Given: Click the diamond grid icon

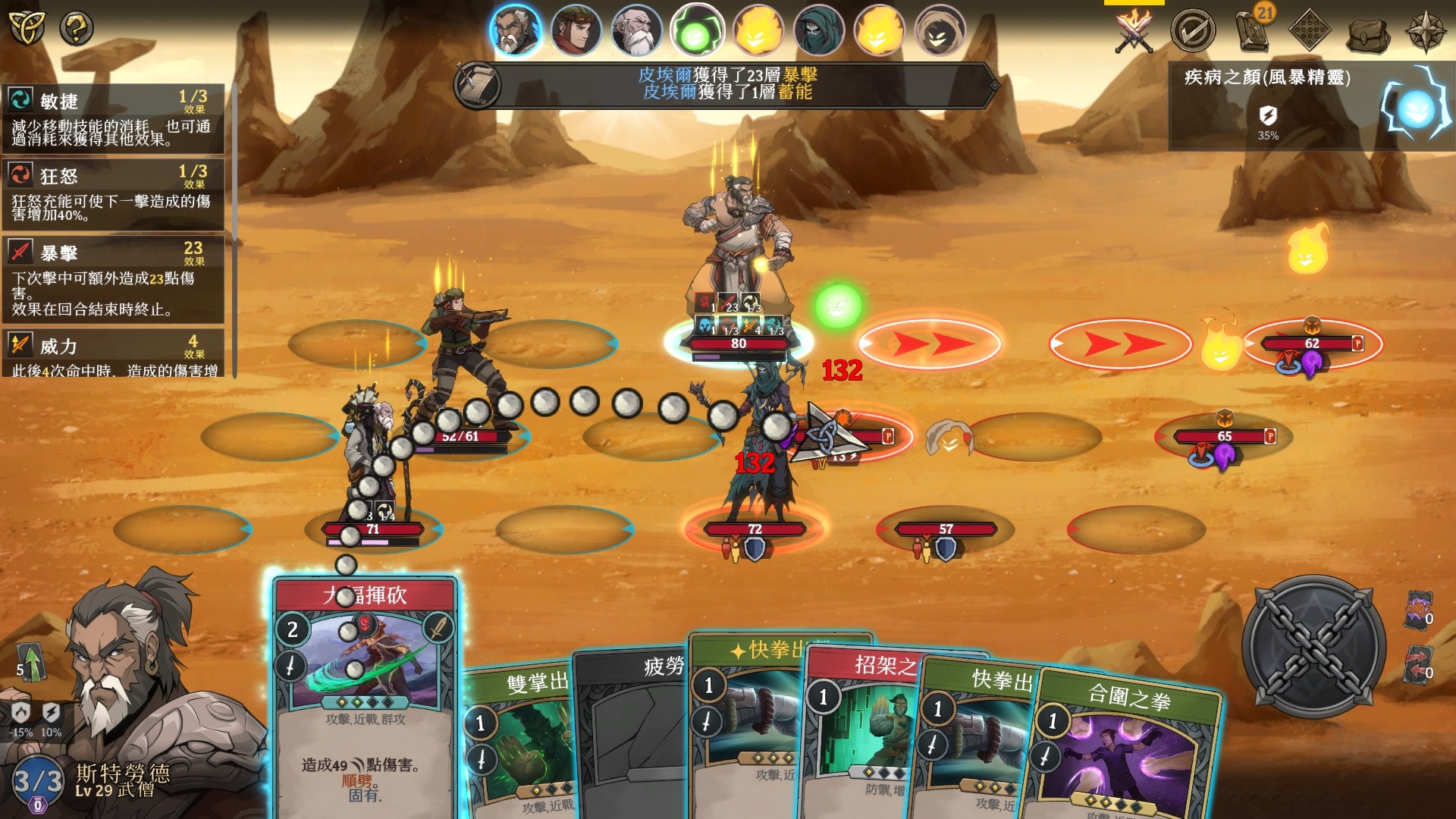Looking at the screenshot, I should tap(1310, 30).
